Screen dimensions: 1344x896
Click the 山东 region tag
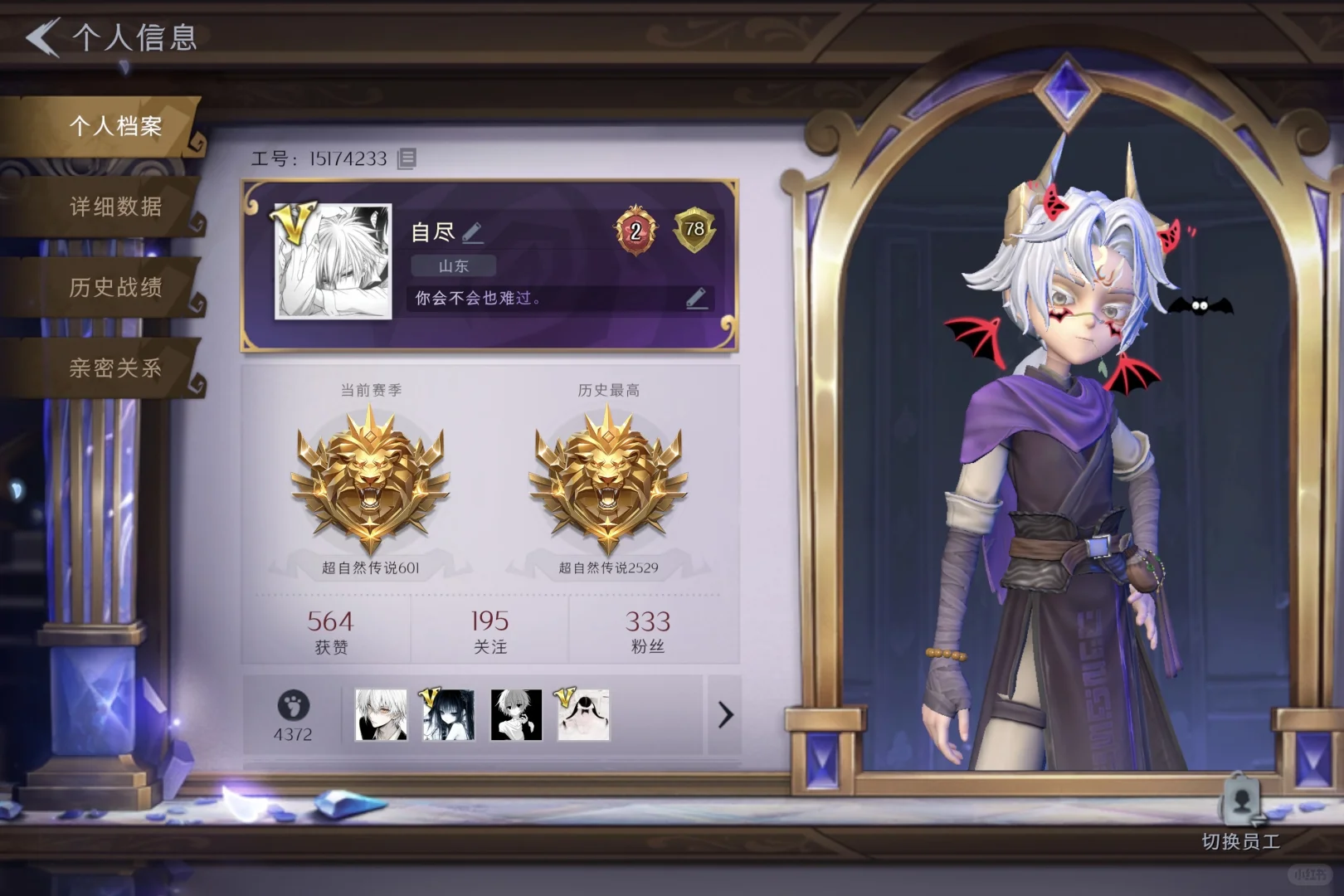click(455, 265)
